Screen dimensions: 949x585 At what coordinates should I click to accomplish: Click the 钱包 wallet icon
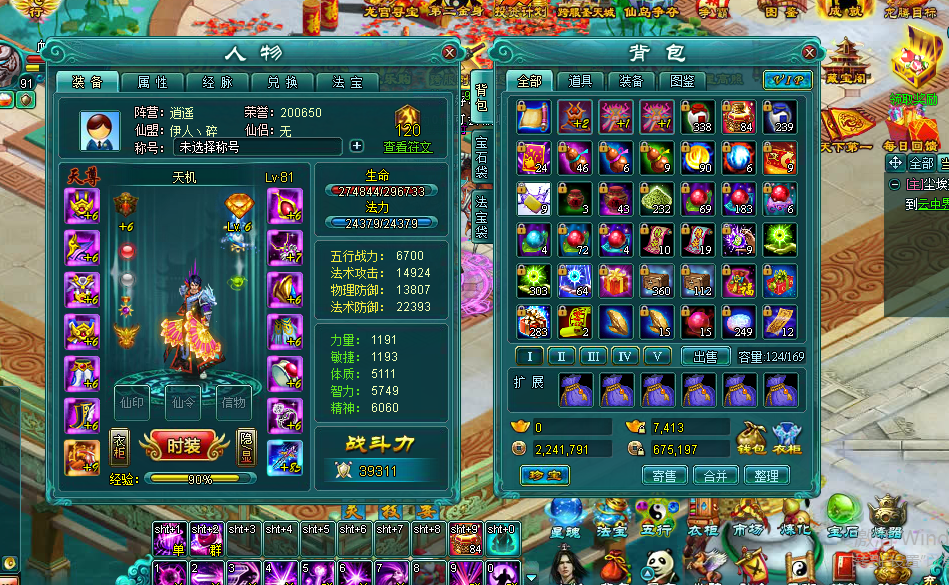point(750,438)
